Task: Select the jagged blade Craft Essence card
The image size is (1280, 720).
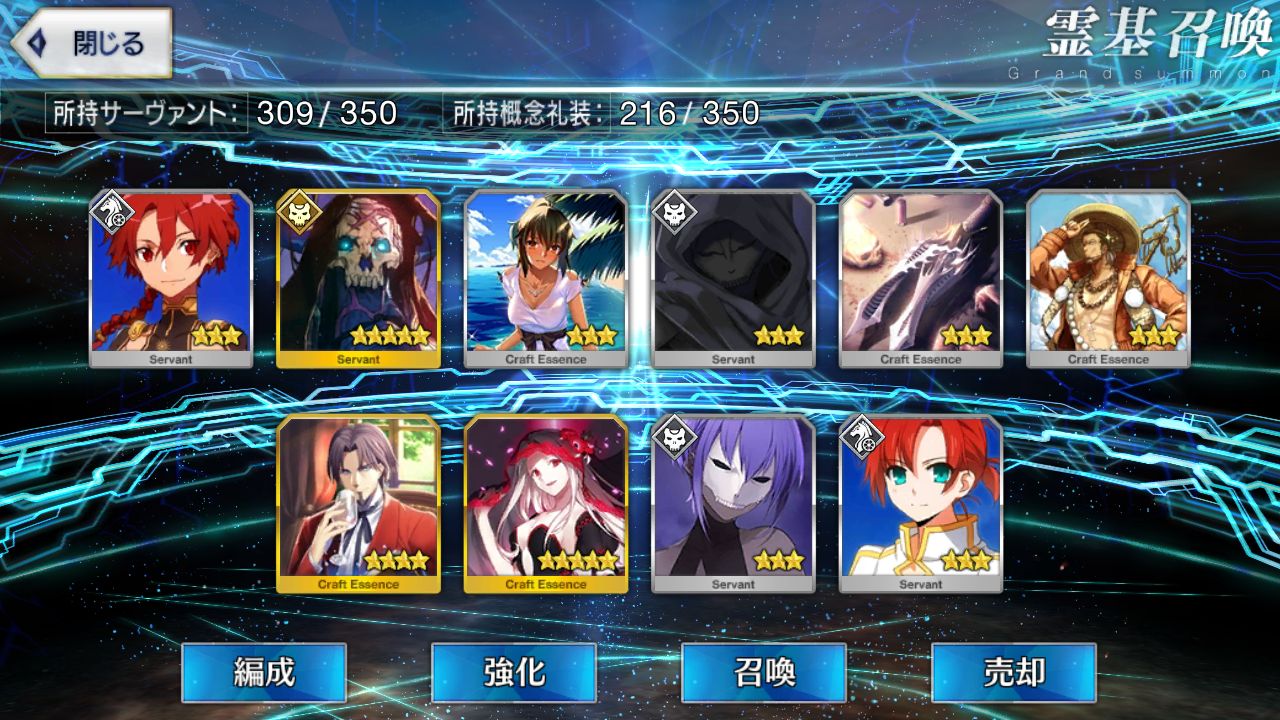Action: click(x=921, y=278)
